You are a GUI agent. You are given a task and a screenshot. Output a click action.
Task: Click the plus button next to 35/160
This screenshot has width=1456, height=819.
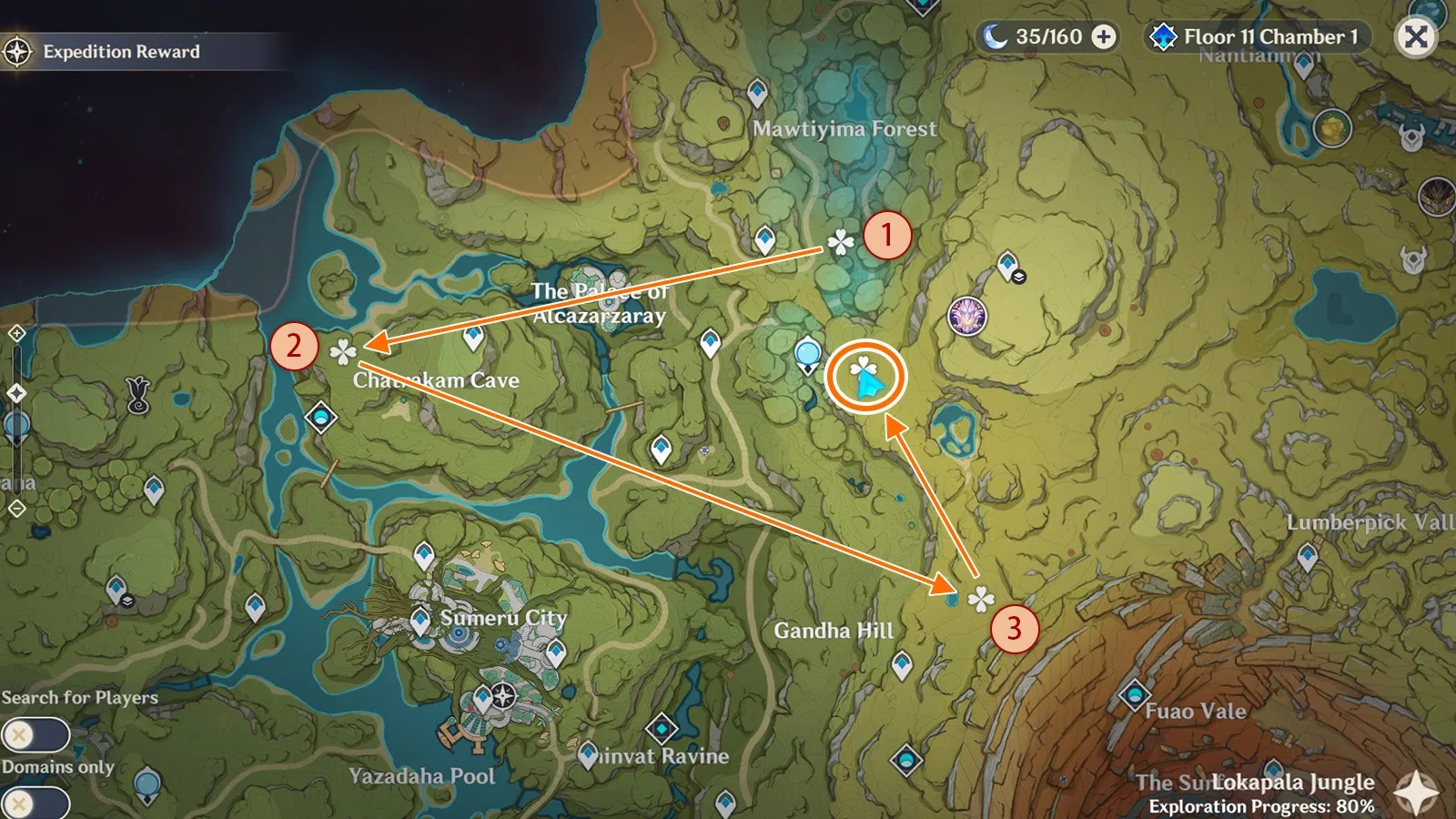click(x=1102, y=37)
